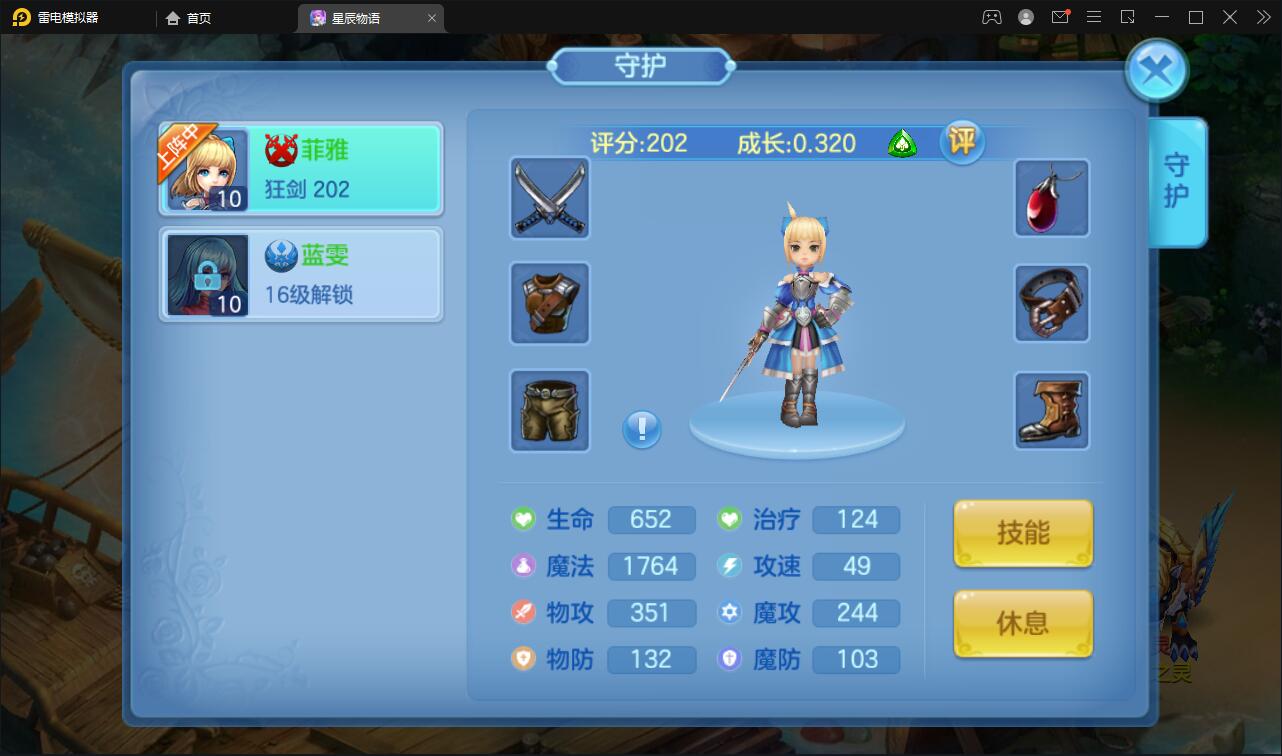The height and width of the screenshot is (756, 1282).
Task: Select the locked 蓝雯 character card
Action: (299, 274)
